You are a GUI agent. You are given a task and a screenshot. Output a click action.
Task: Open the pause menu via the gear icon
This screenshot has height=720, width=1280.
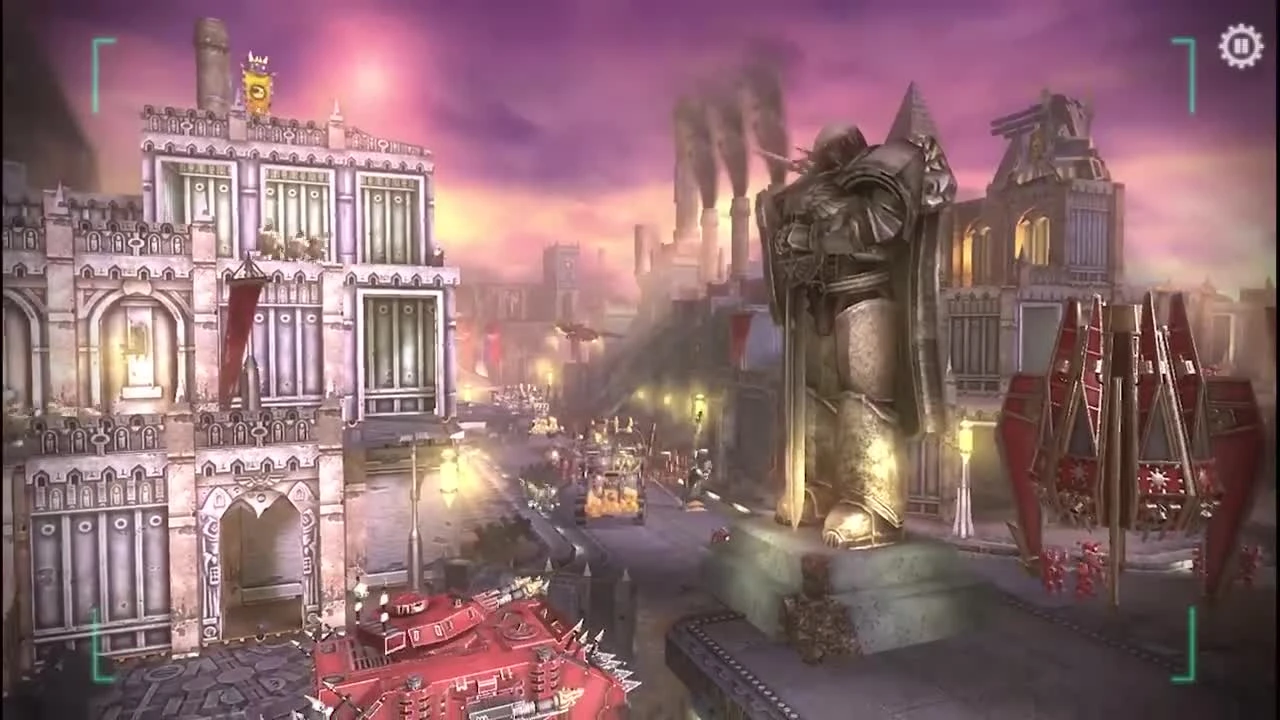(x=1240, y=45)
